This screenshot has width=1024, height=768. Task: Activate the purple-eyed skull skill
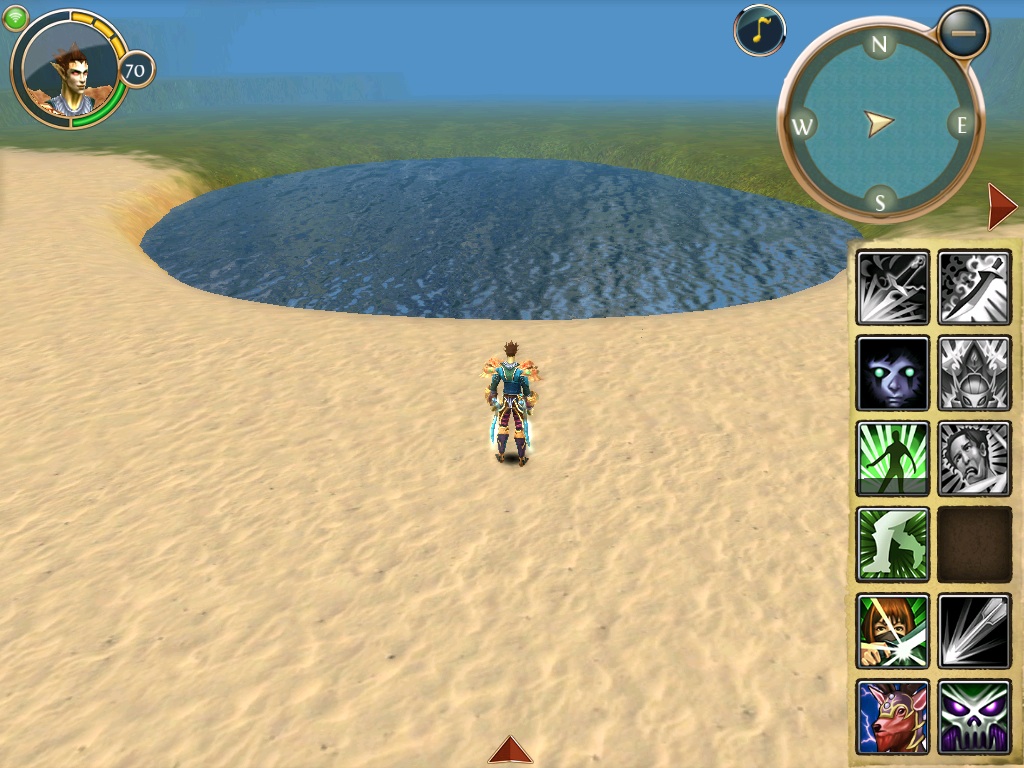(975, 717)
